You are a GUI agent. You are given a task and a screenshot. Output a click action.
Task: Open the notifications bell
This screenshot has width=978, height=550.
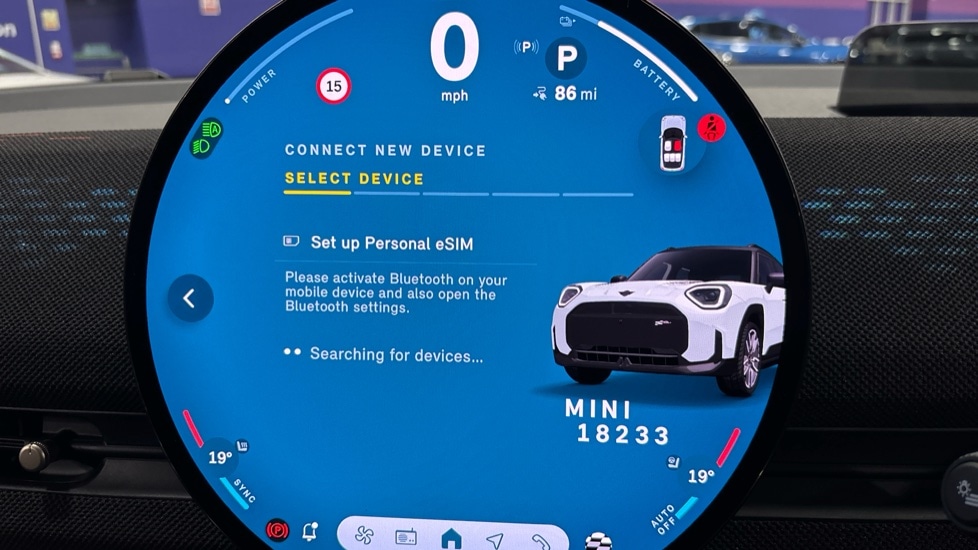click(x=310, y=531)
